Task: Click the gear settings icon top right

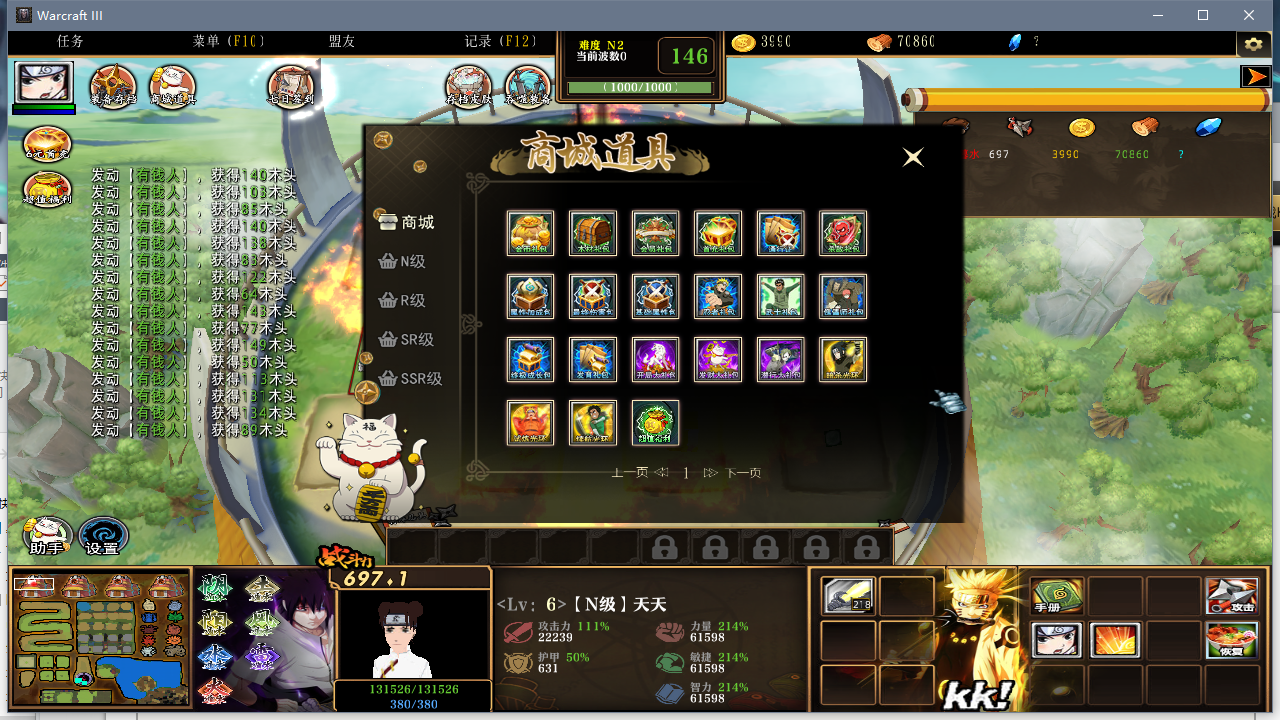Action: [x=1253, y=43]
